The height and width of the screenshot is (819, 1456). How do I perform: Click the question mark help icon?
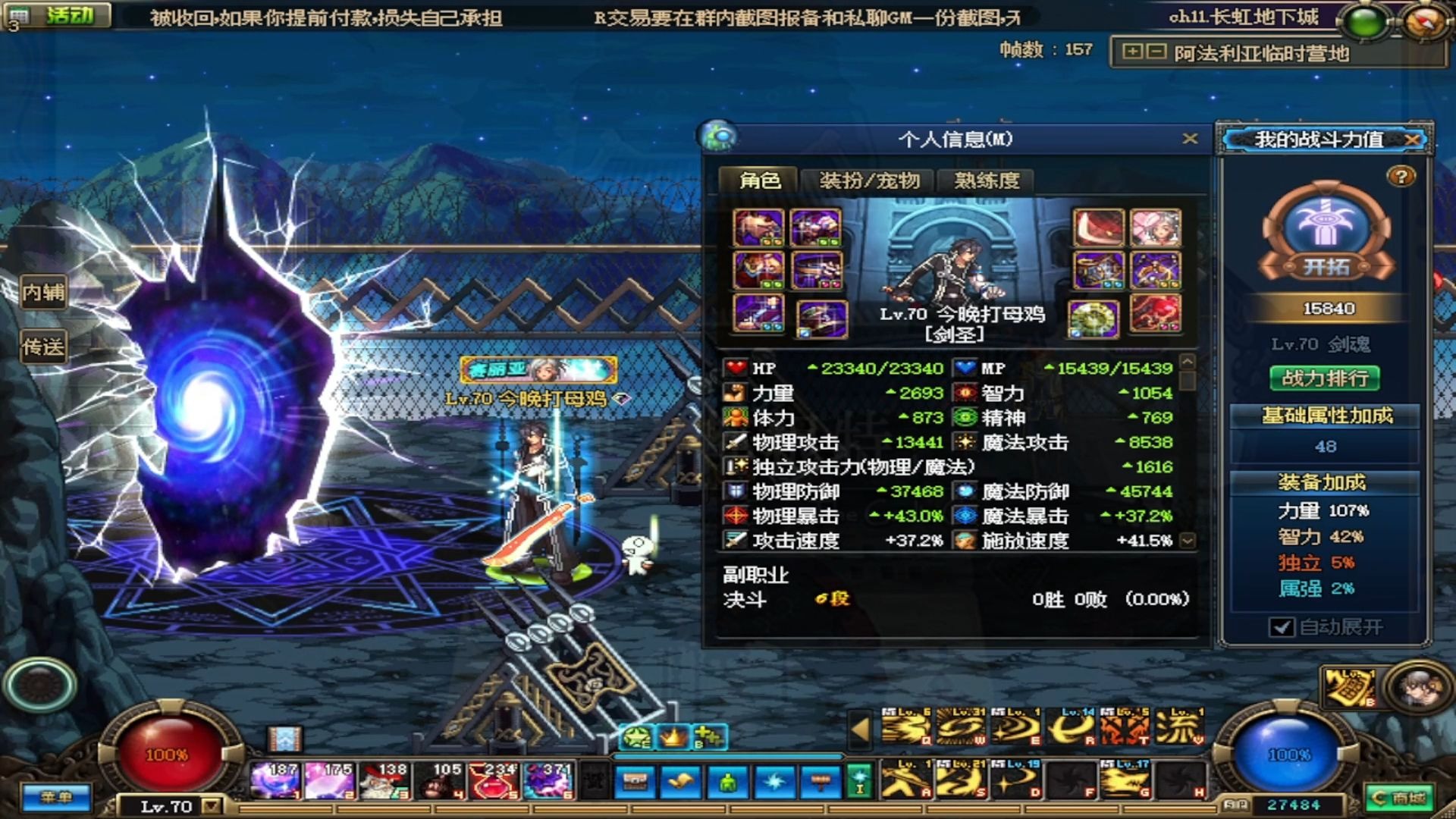click(x=1401, y=177)
